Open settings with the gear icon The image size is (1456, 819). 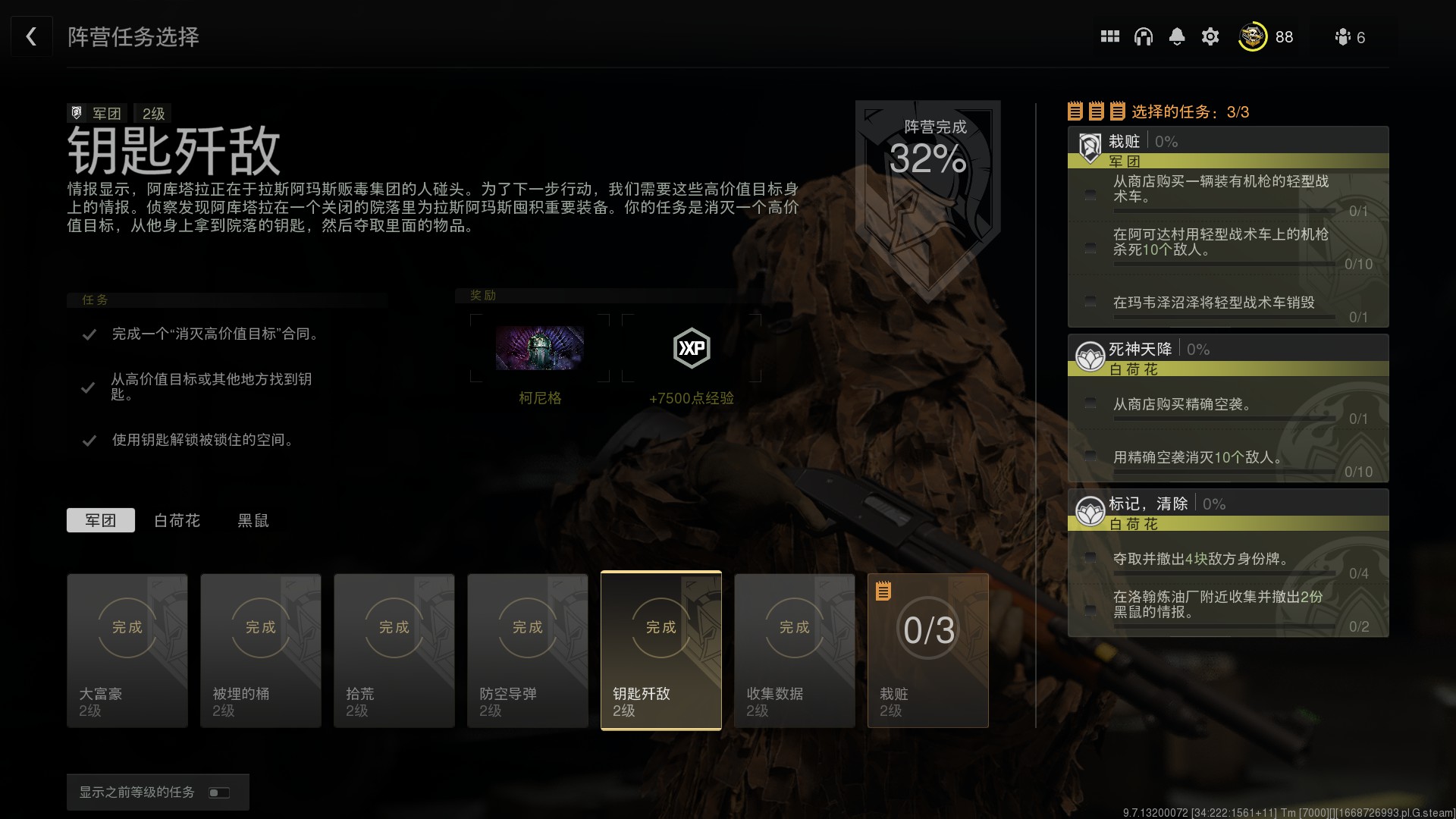tap(1210, 36)
